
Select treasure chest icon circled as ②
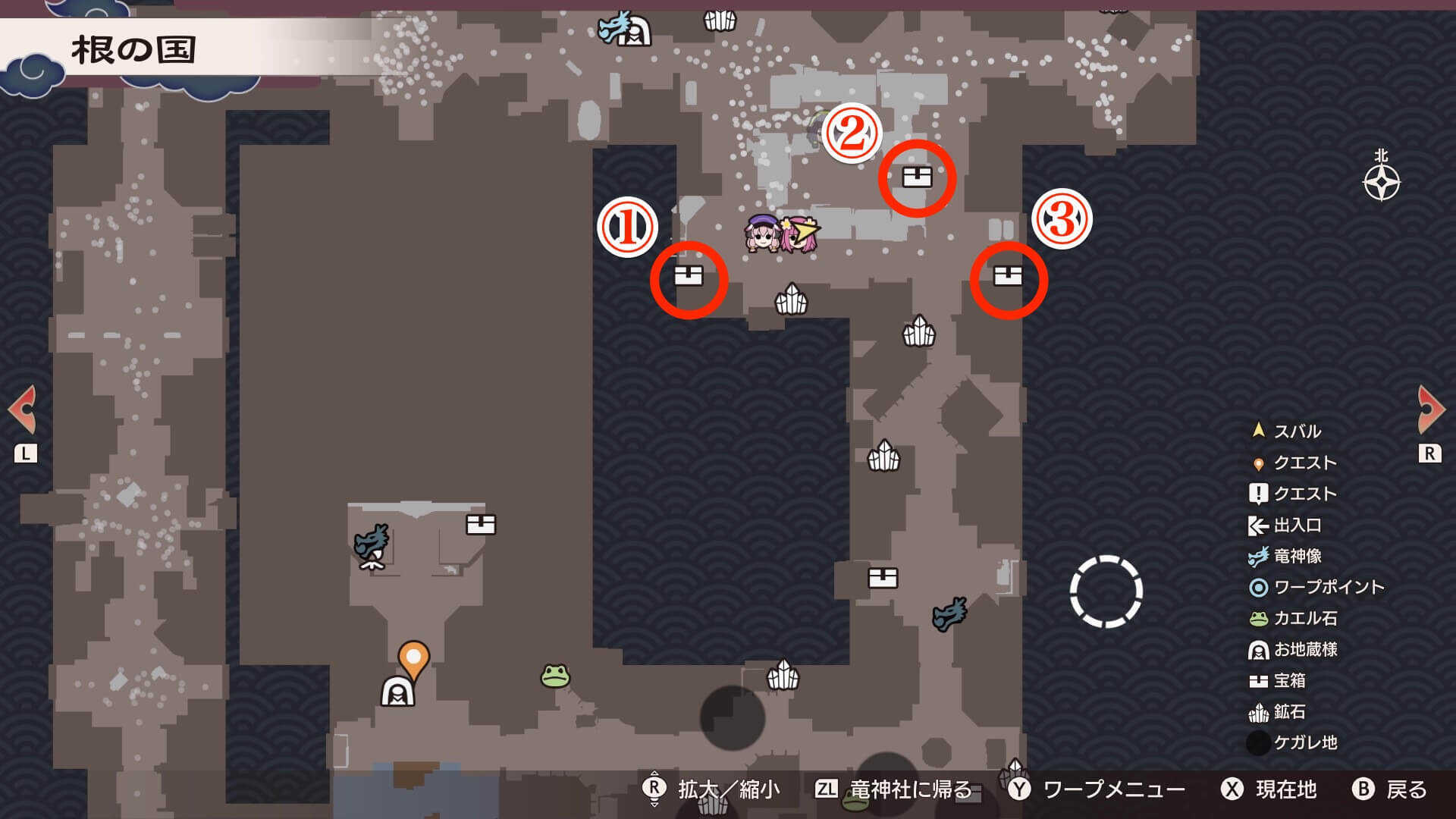917,177
